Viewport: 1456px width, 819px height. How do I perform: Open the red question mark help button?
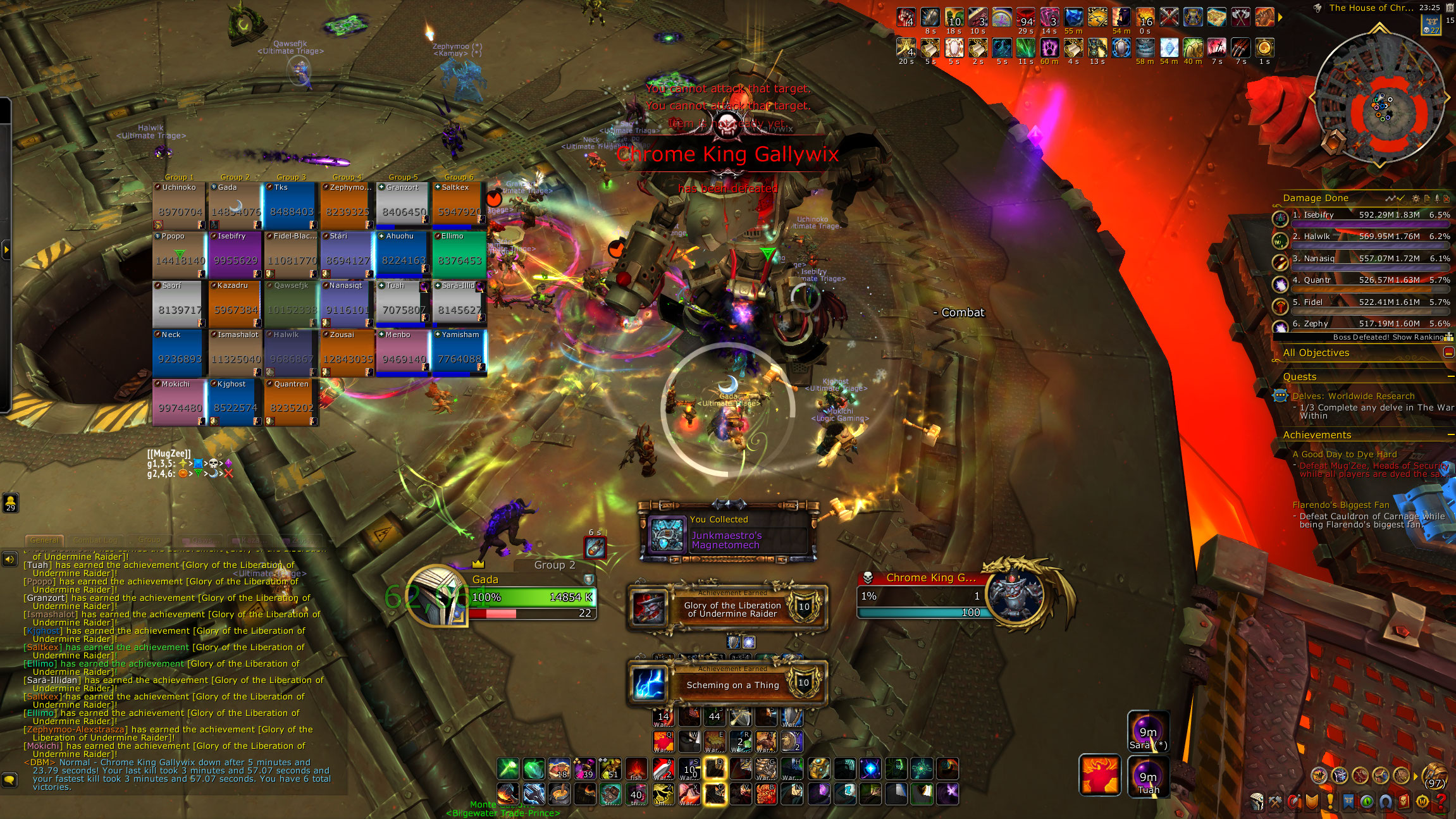point(1440,803)
